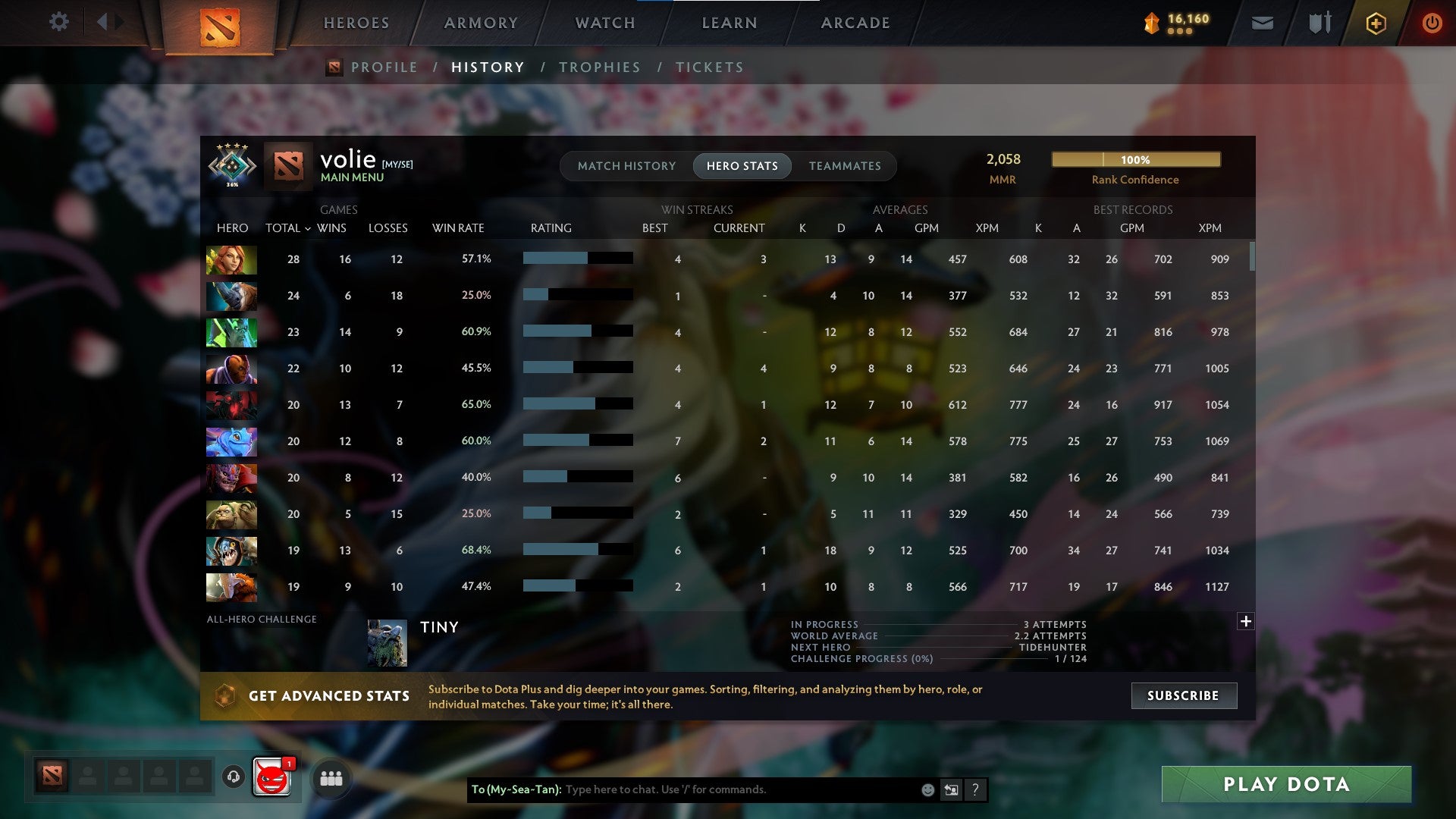Open the Trophies section

pyautogui.click(x=599, y=67)
